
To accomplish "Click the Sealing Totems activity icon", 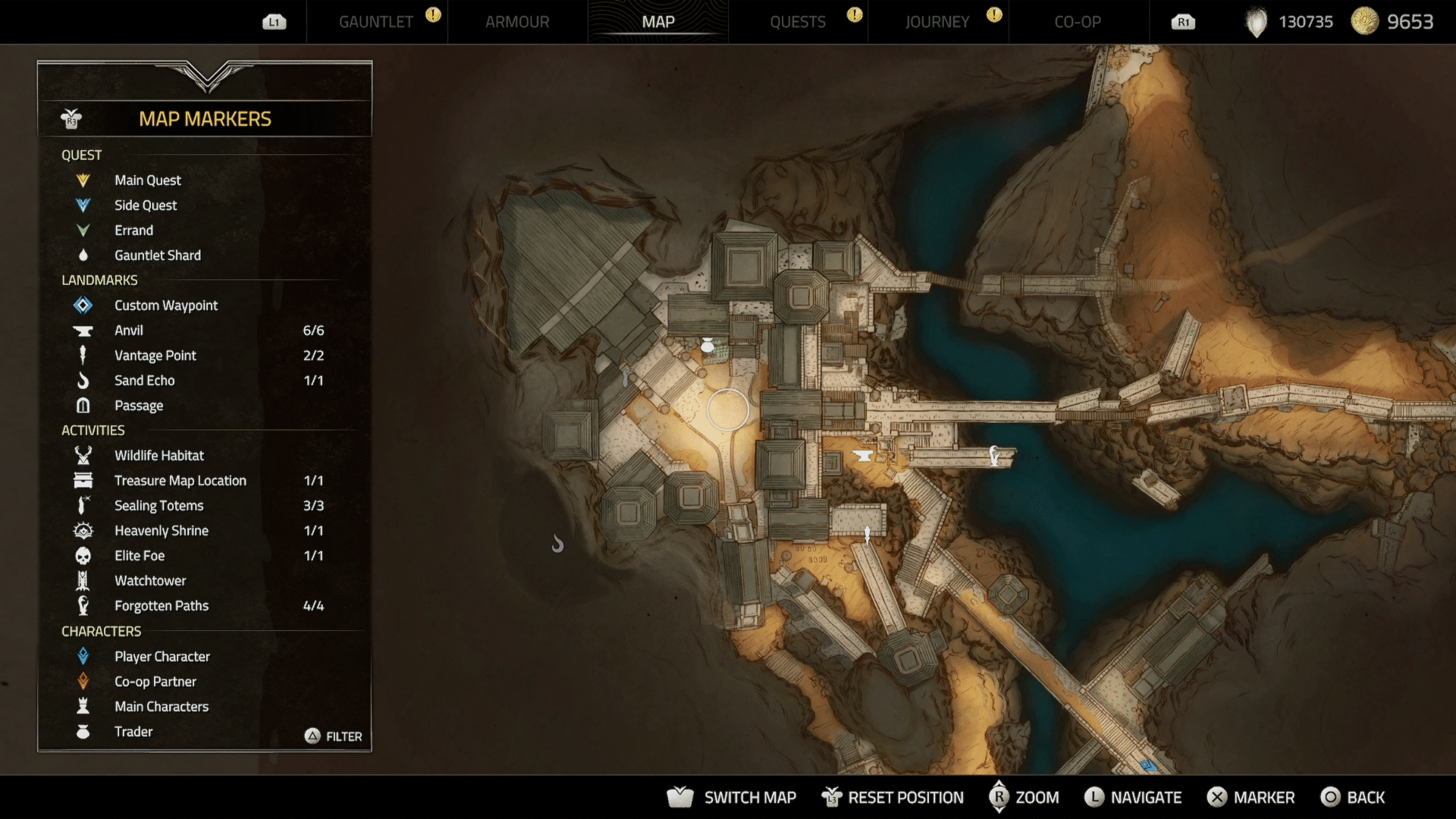I will coord(83,505).
